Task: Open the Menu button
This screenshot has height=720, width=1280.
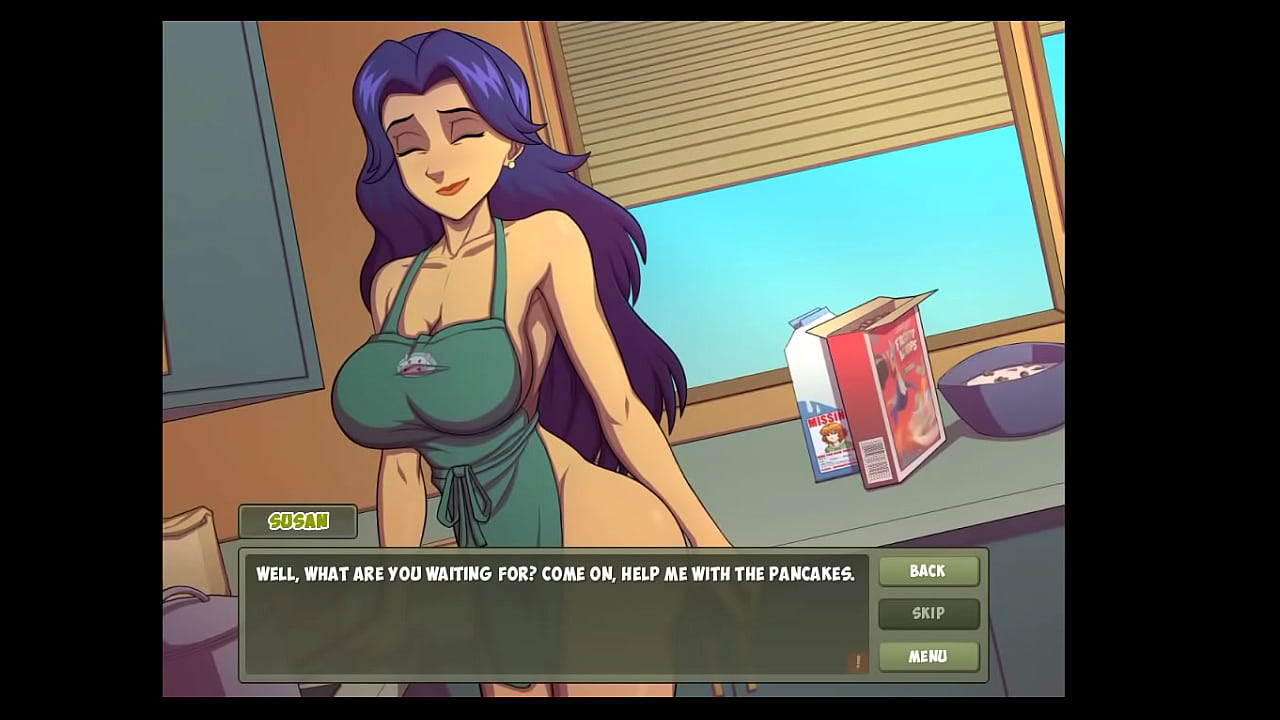Action: tap(928, 657)
